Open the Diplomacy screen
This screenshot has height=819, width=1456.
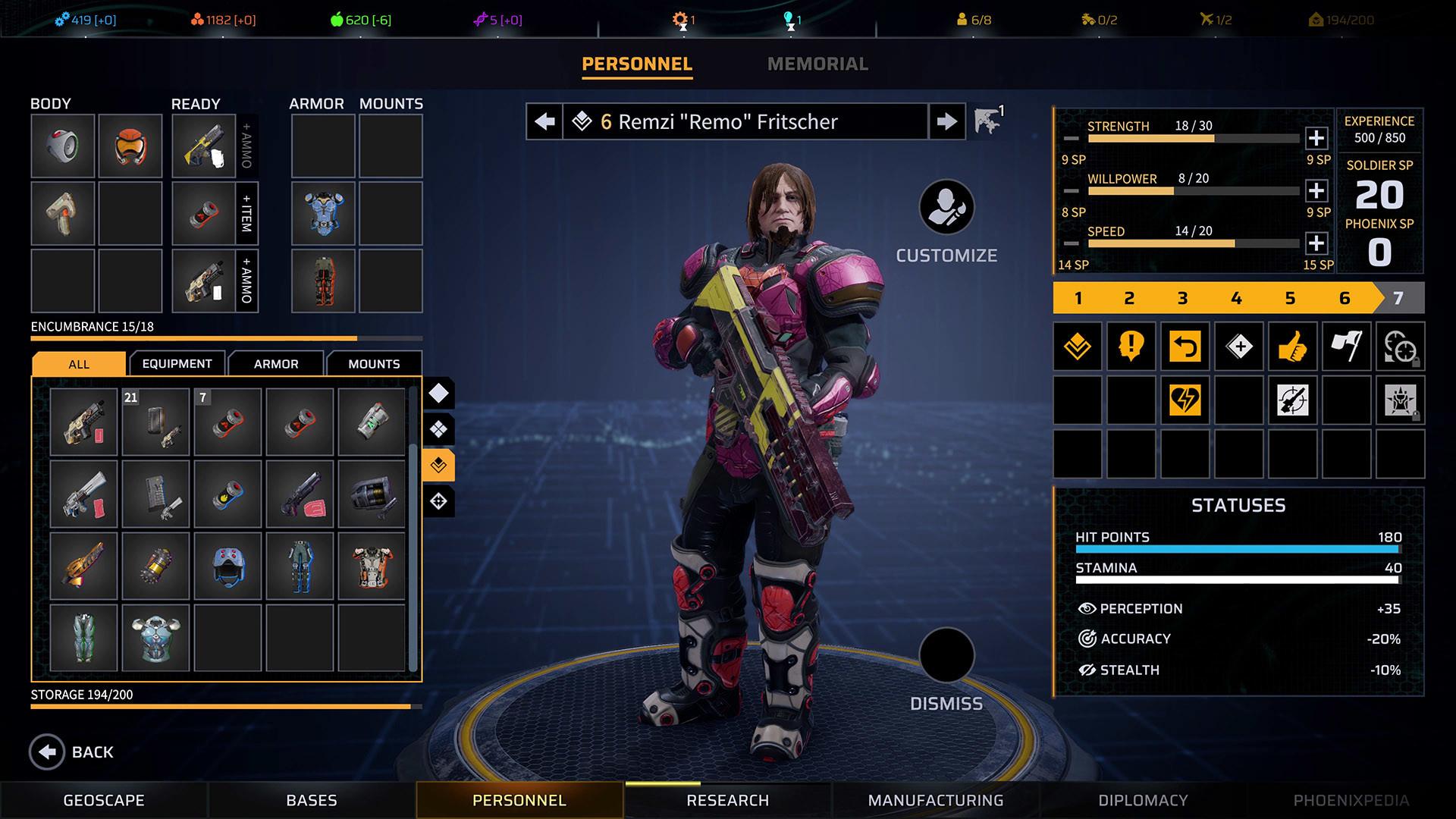tap(1143, 800)
